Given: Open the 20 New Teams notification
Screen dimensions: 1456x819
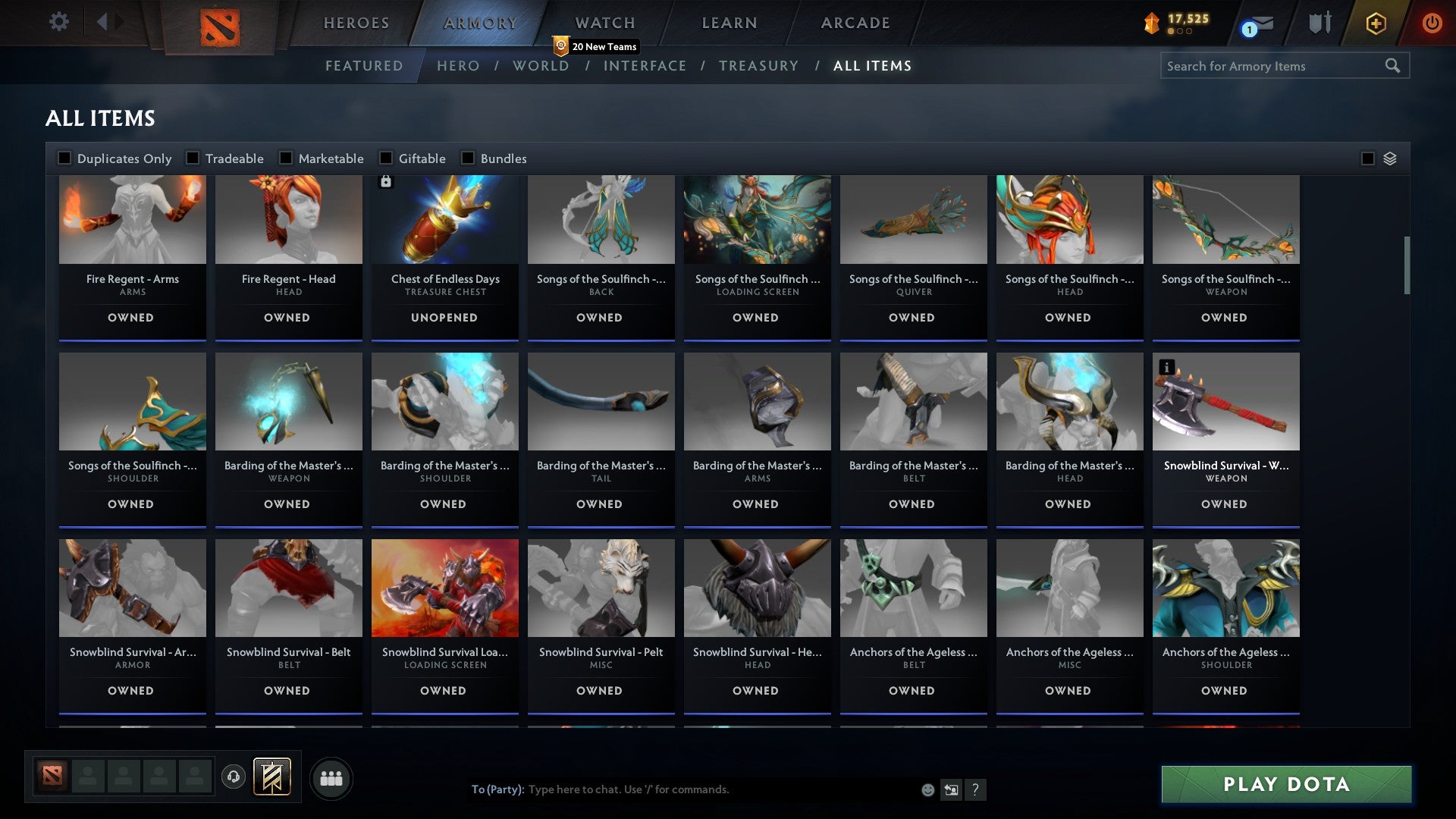Looking at the screenshot, I should 596,46.
